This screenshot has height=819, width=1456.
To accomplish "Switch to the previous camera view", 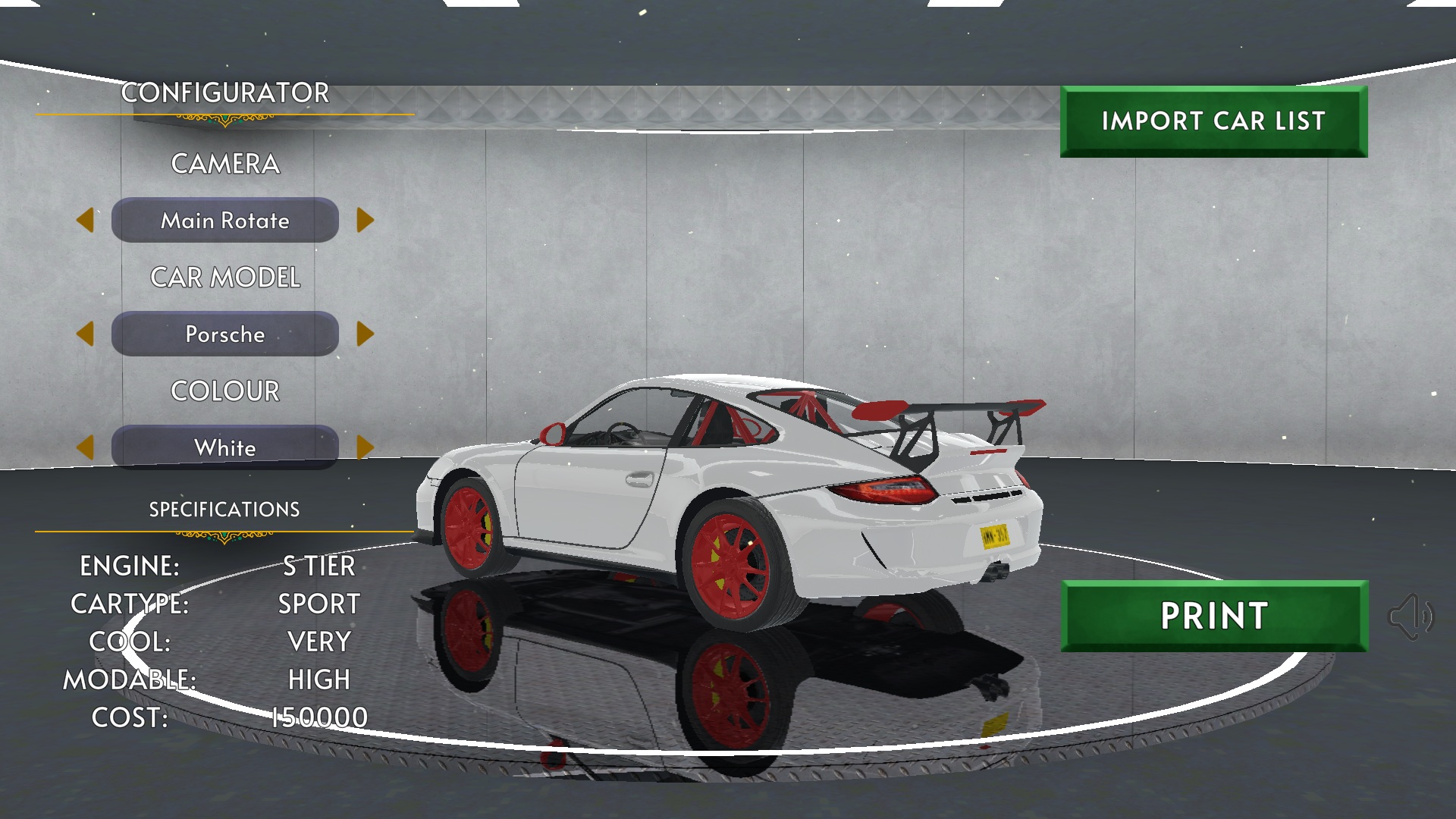I will (85, 220).
